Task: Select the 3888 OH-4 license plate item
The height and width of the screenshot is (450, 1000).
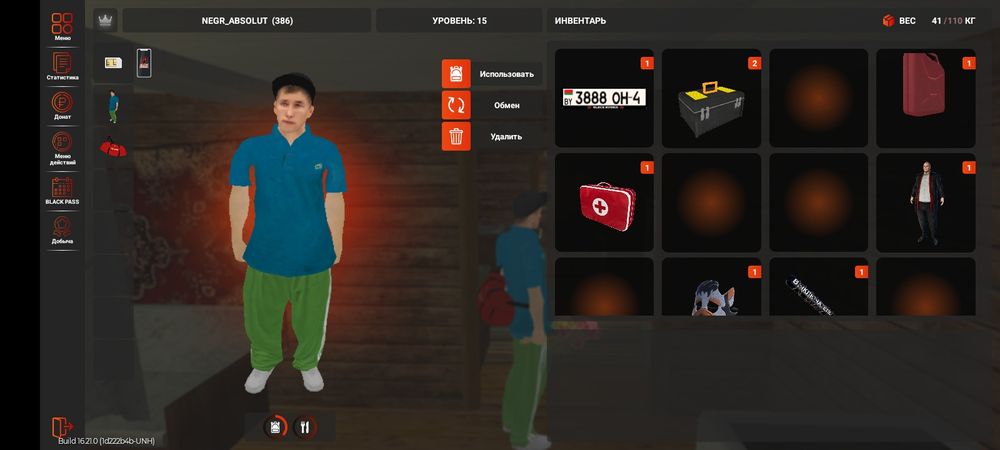Action: click(x=604, y=98)
